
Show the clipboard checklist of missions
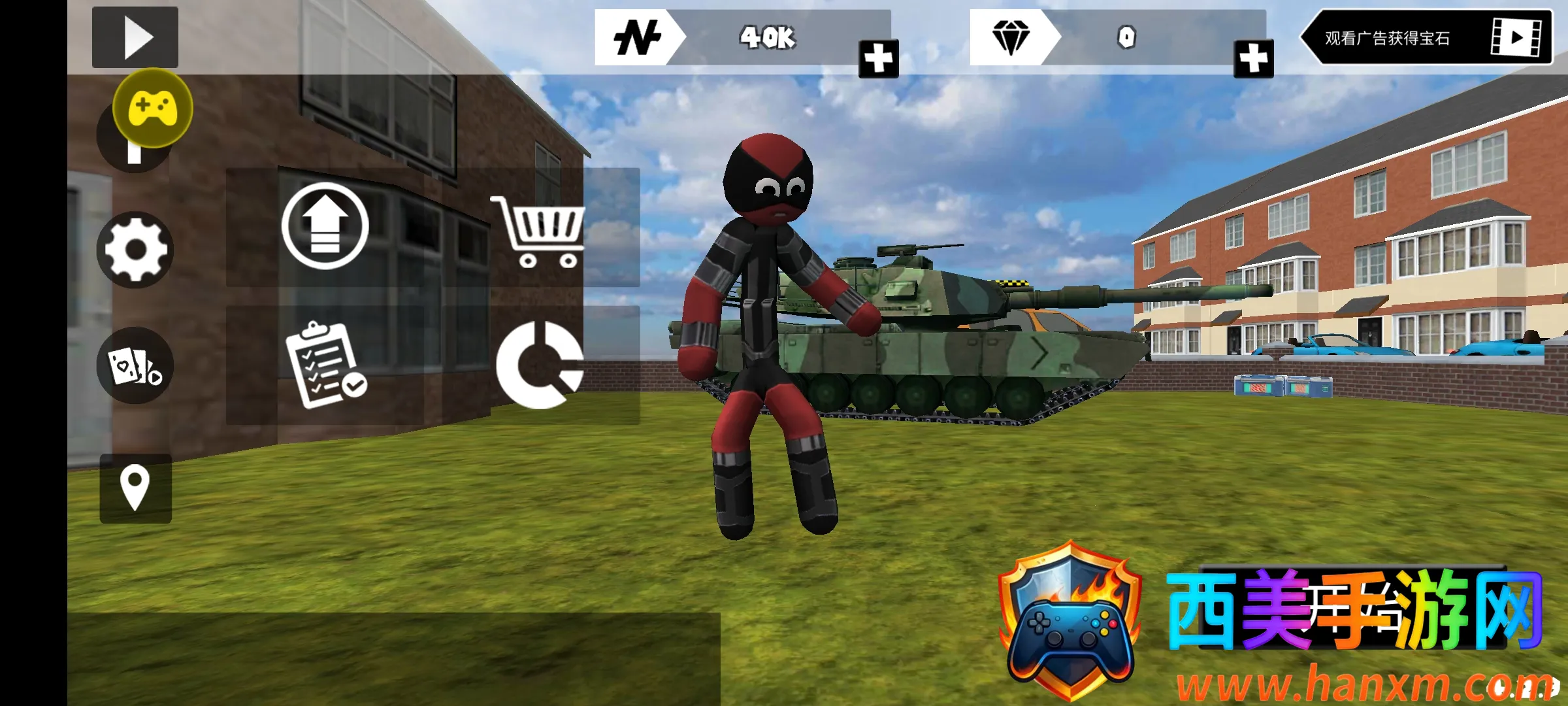point(325,365)
